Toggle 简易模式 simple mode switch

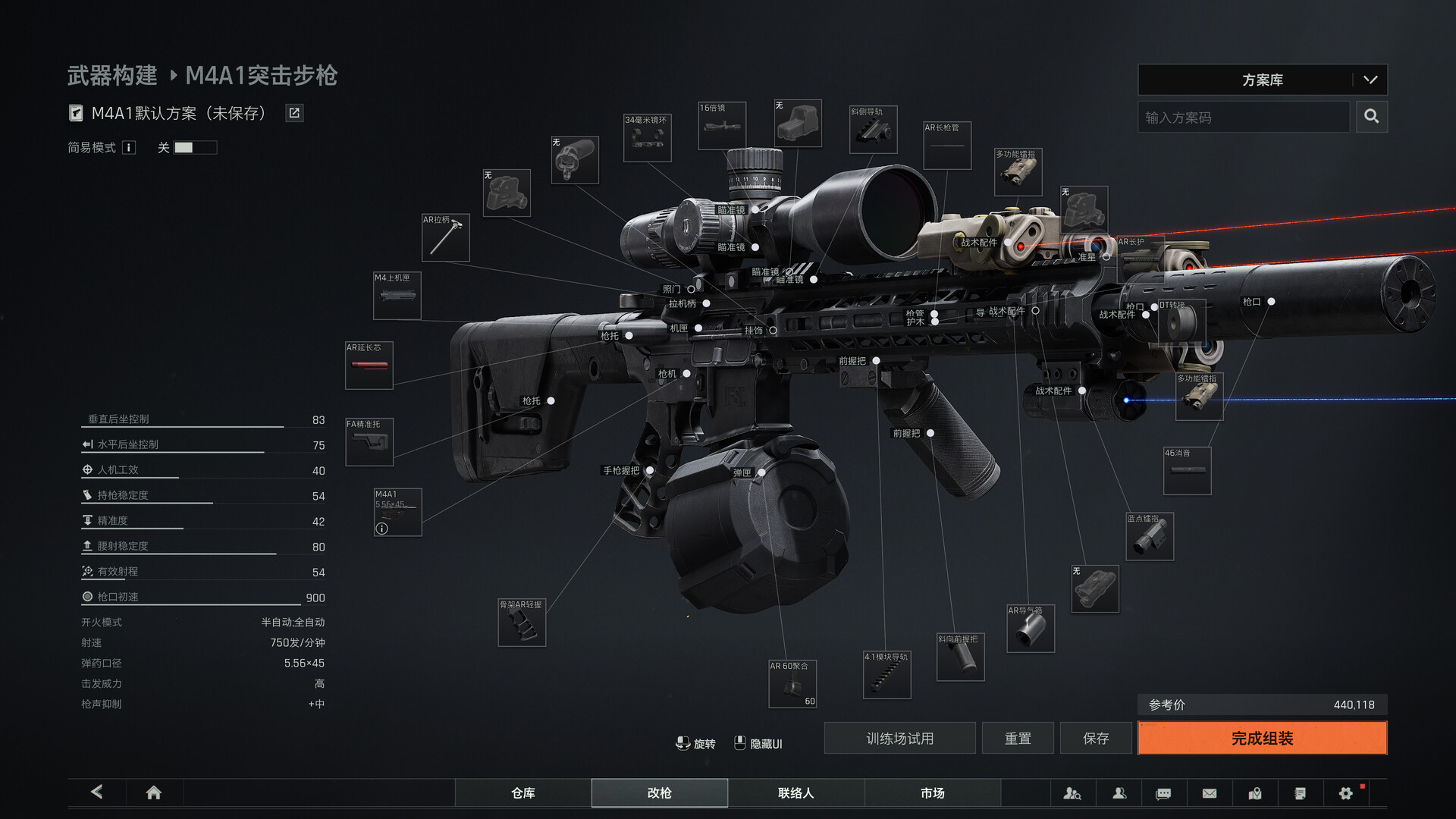point(195,148)
